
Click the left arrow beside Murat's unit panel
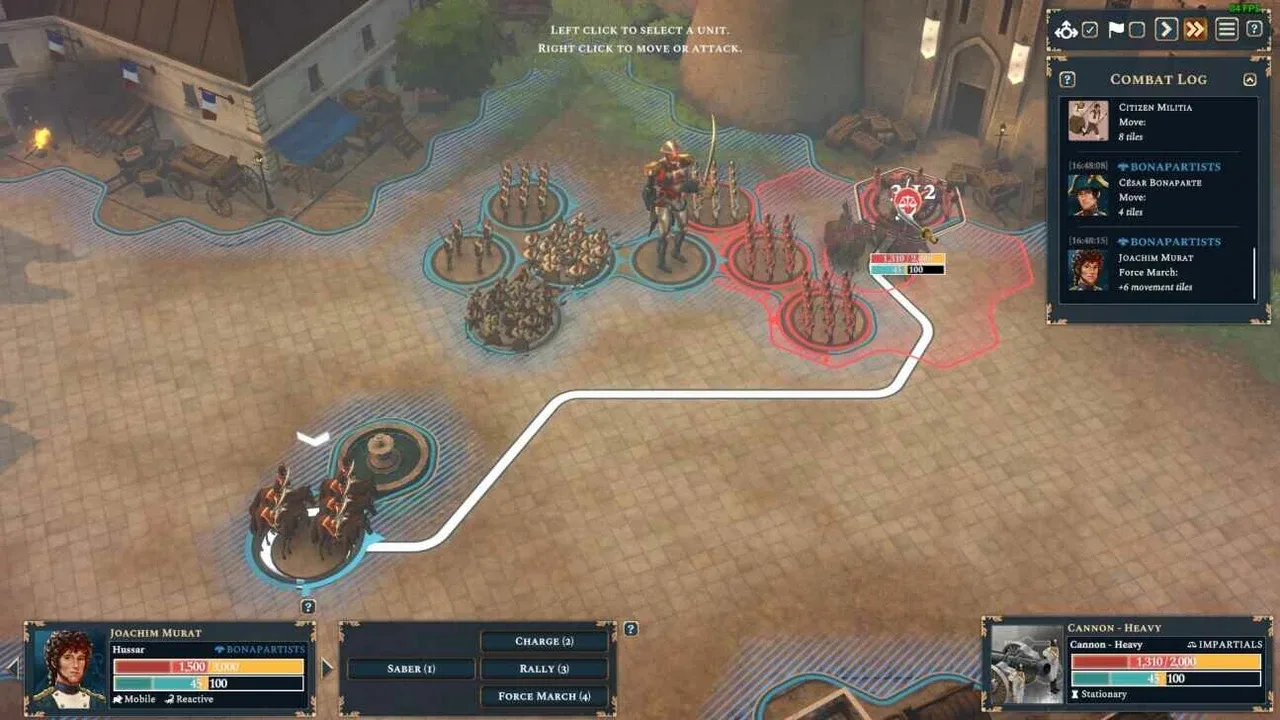tap(10, 666)
